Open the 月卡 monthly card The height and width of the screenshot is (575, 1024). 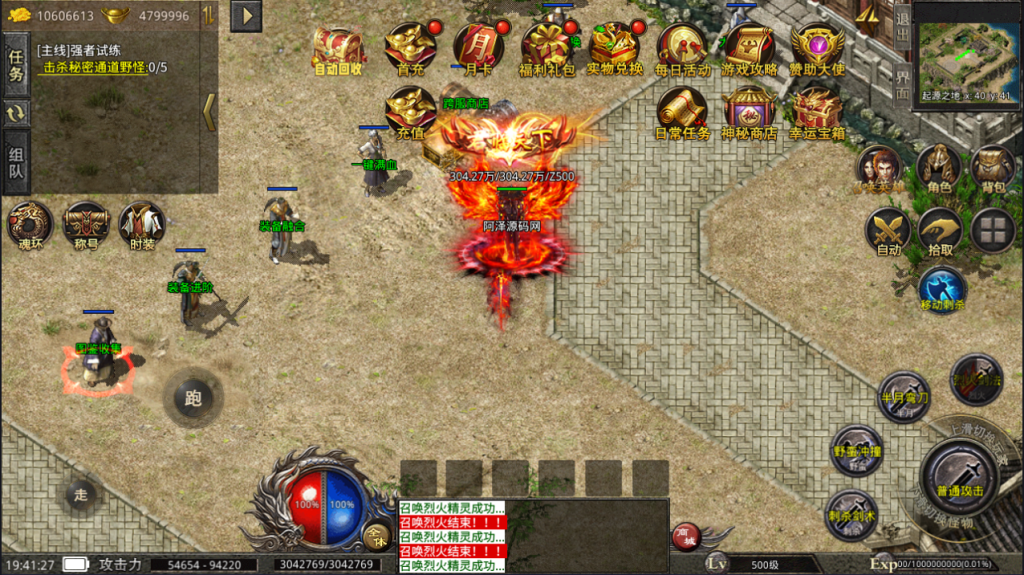[x=478, y=48]
